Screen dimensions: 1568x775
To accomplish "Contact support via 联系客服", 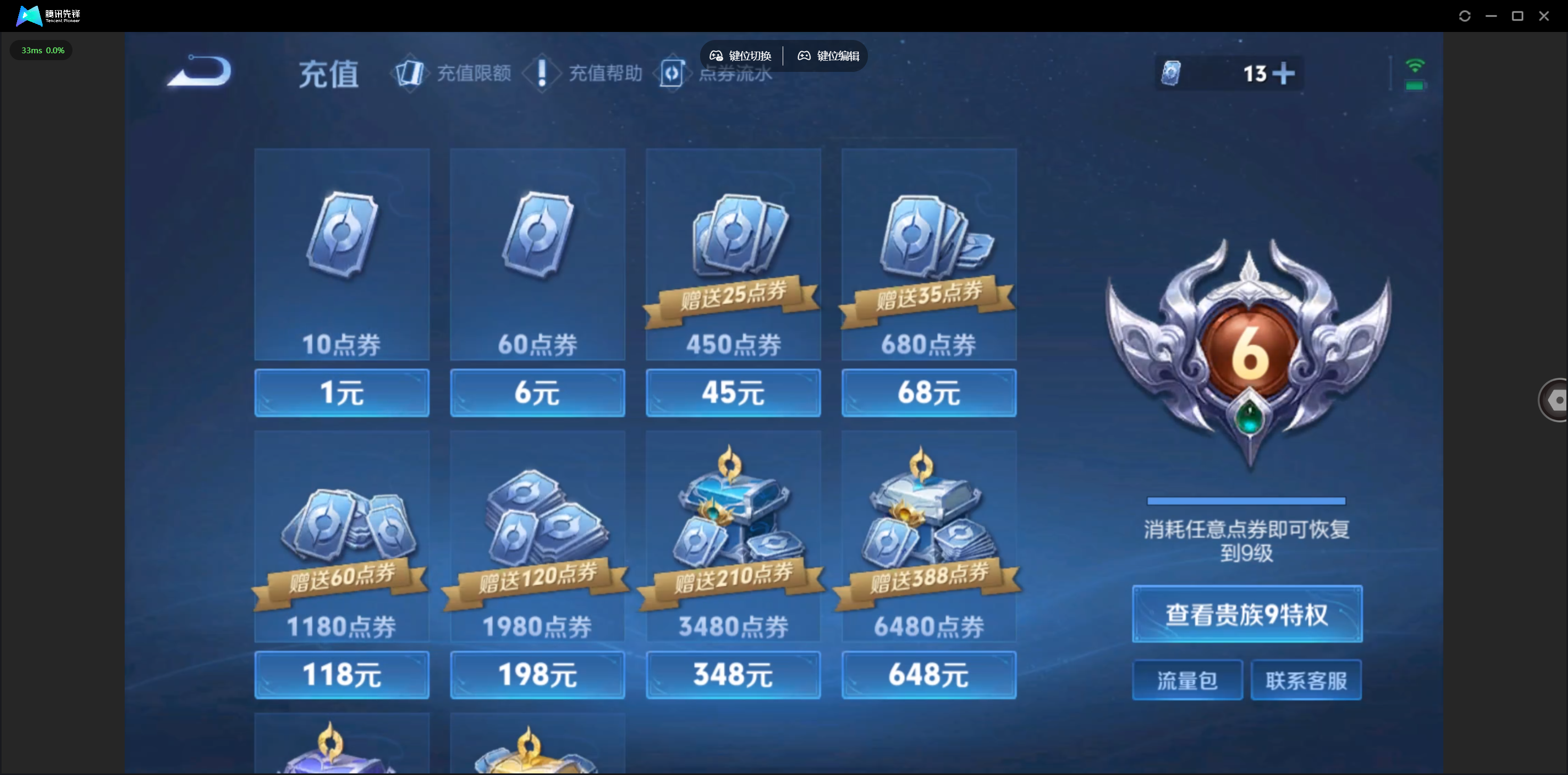I will coord(1306,680).
